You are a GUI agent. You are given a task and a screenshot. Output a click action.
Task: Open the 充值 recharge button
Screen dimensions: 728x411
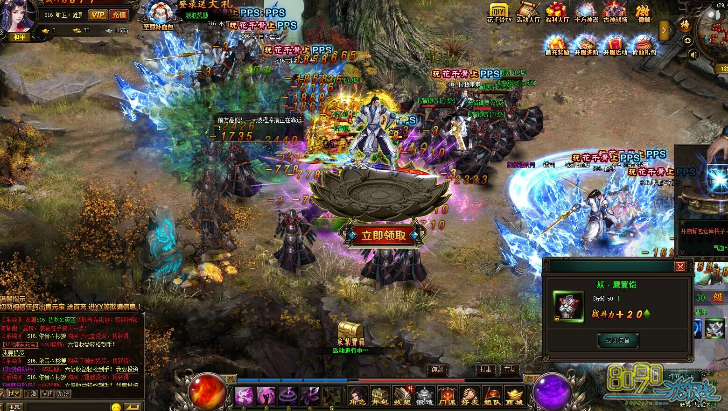(119, 16)
